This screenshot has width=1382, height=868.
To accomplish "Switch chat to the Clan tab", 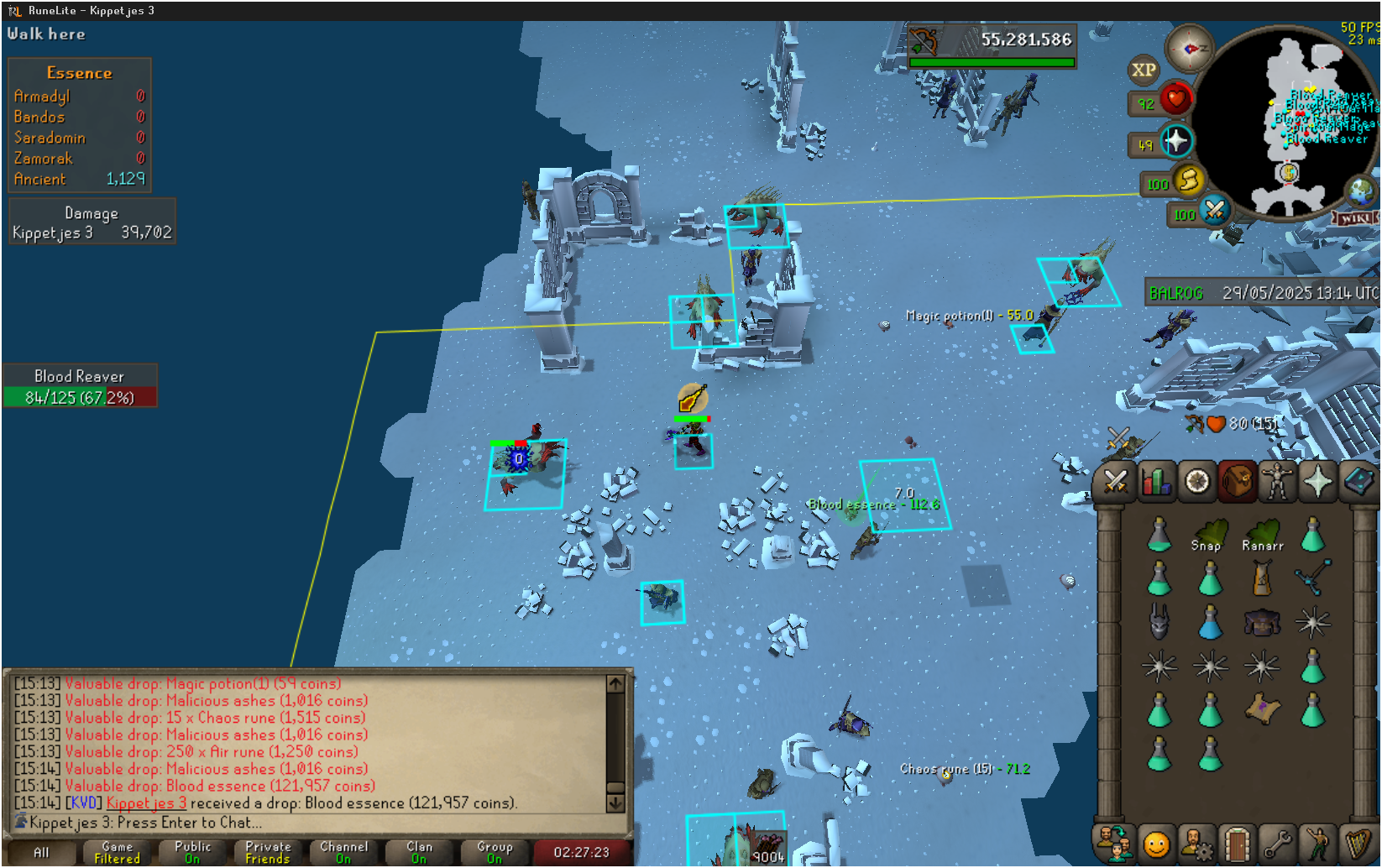I will point(420,852).
